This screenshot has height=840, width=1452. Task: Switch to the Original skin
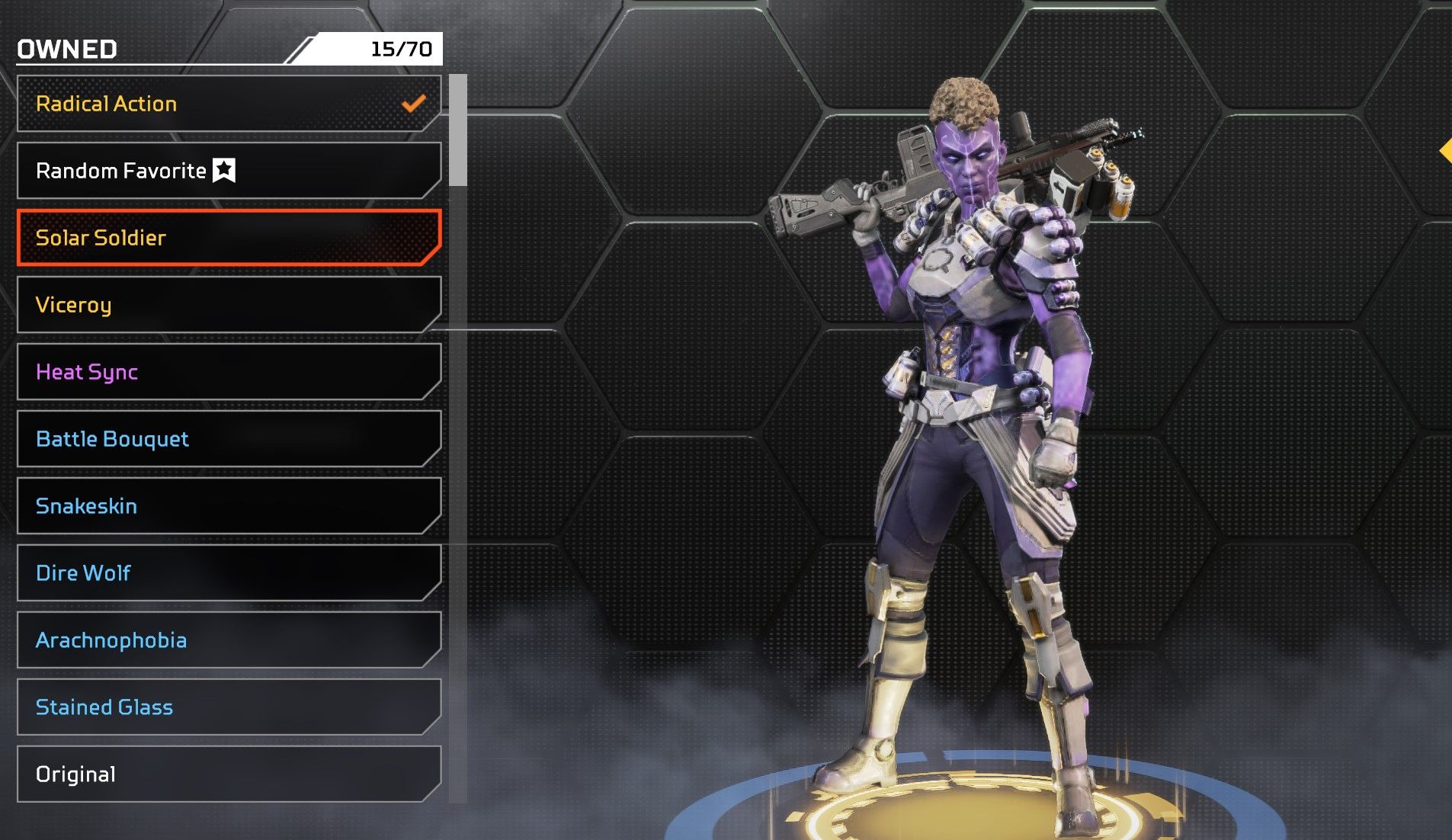tap(229, 774)
